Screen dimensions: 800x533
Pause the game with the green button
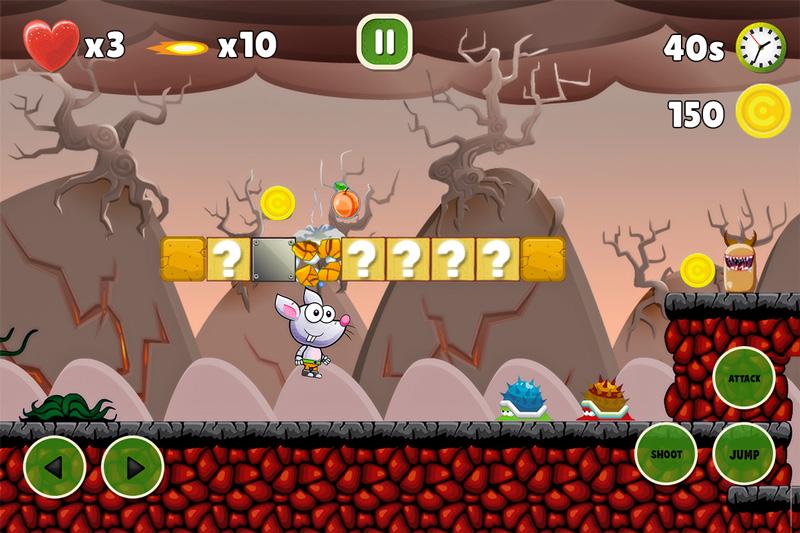[384, 42]
